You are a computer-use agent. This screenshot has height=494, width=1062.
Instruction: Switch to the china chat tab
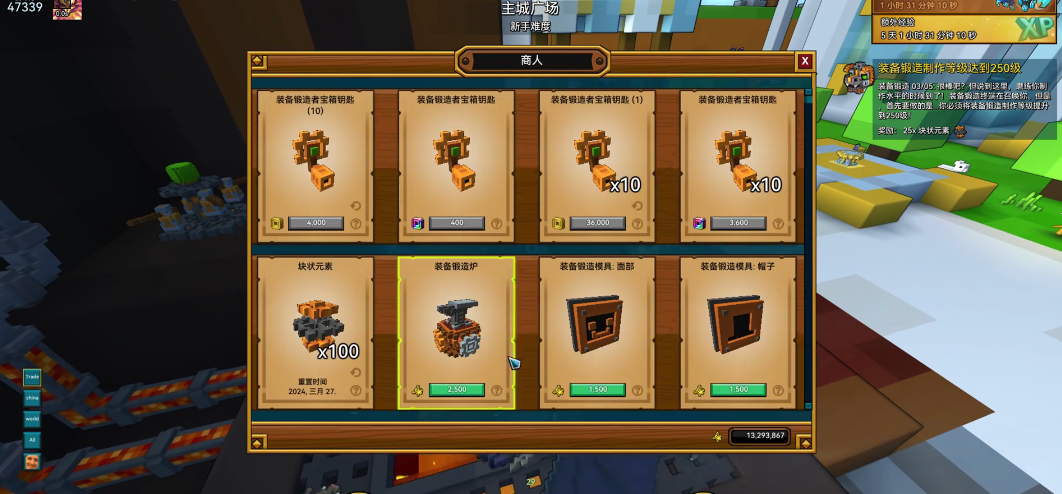click(32, 397)
